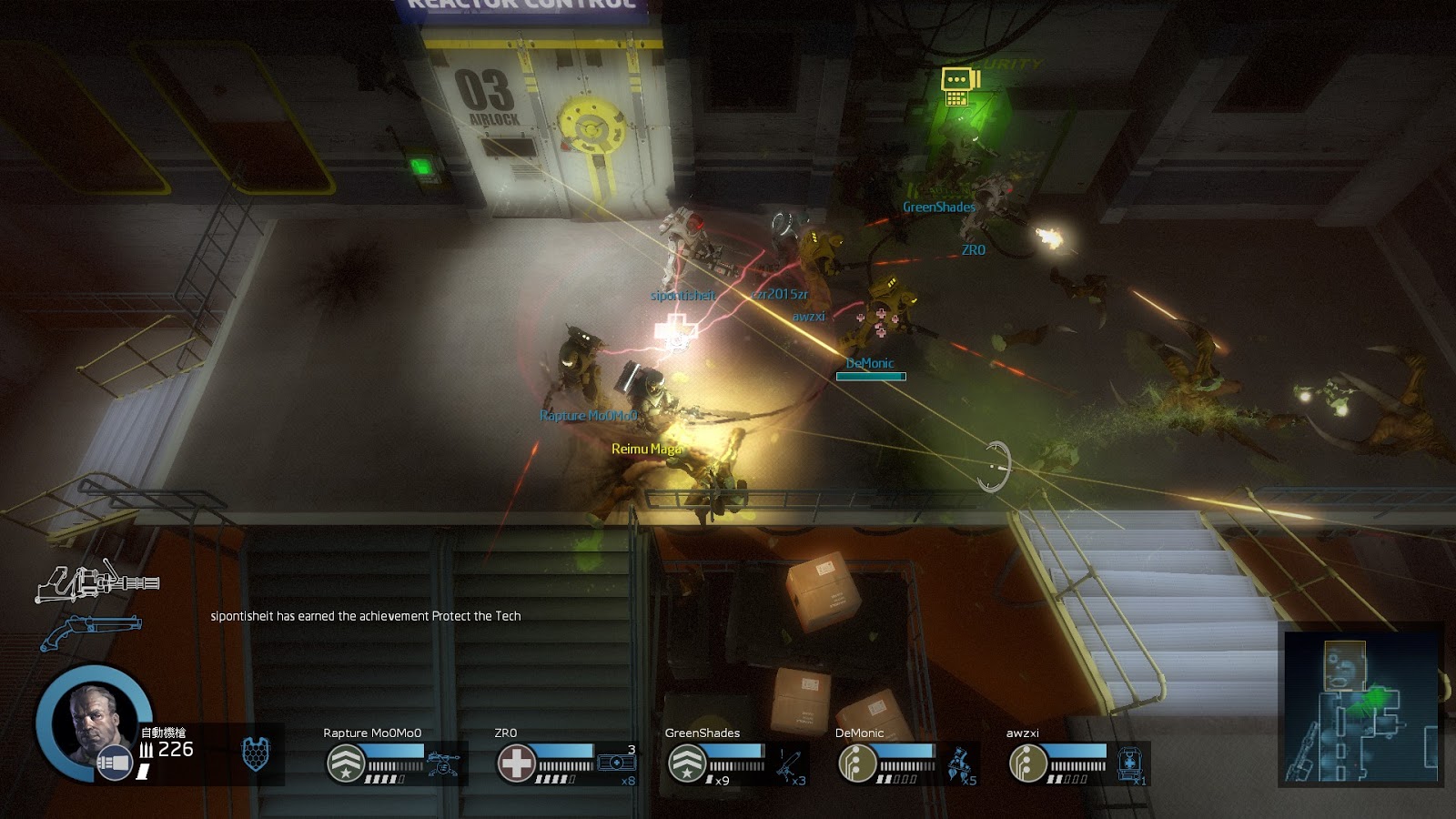The height and width of the screenshot is (819, 1456).
Task: Select the security camera icon near GreenShades
Action: coord(958,87)
